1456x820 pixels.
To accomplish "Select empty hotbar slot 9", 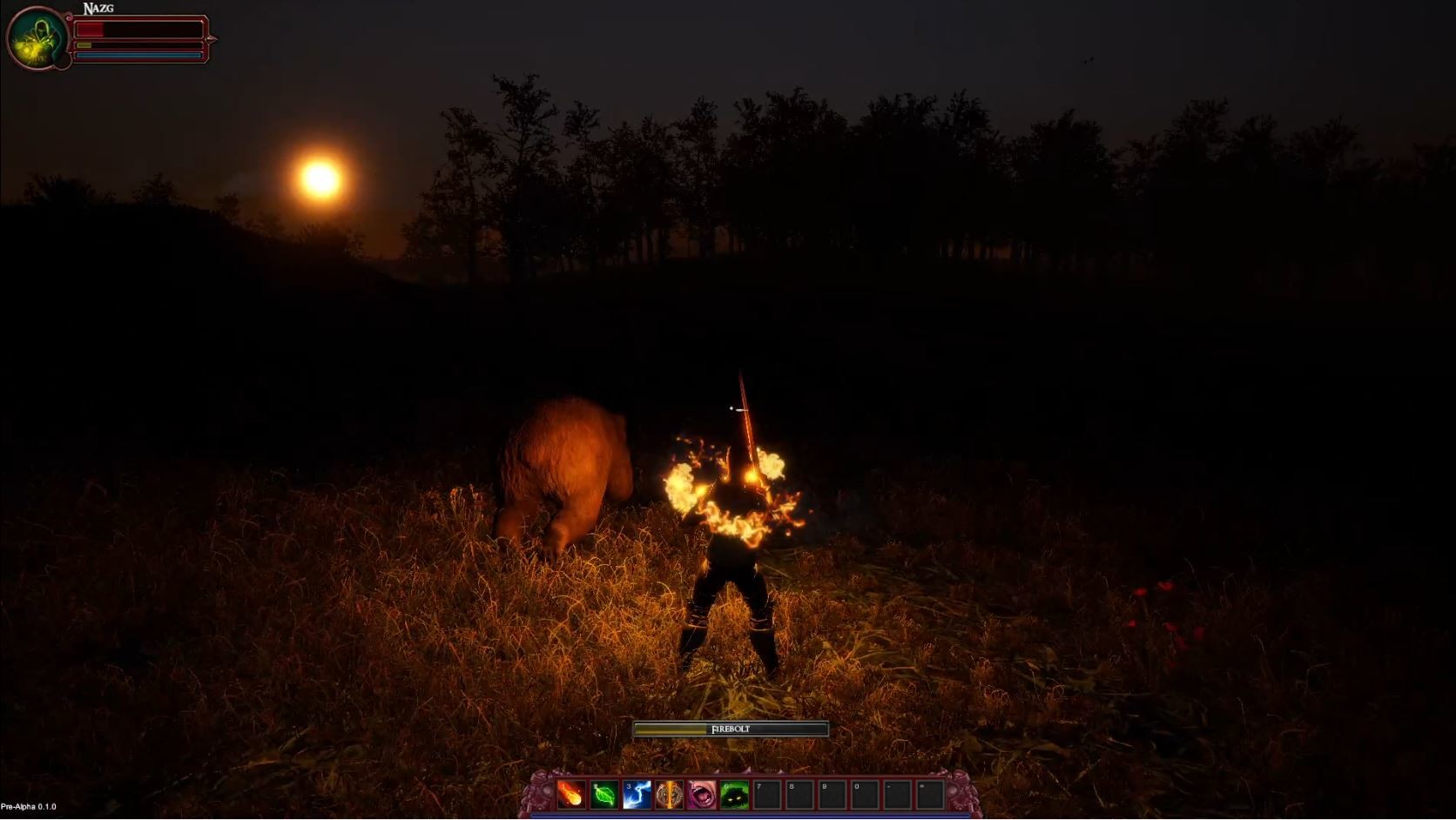I will click(x=833, y=795).
